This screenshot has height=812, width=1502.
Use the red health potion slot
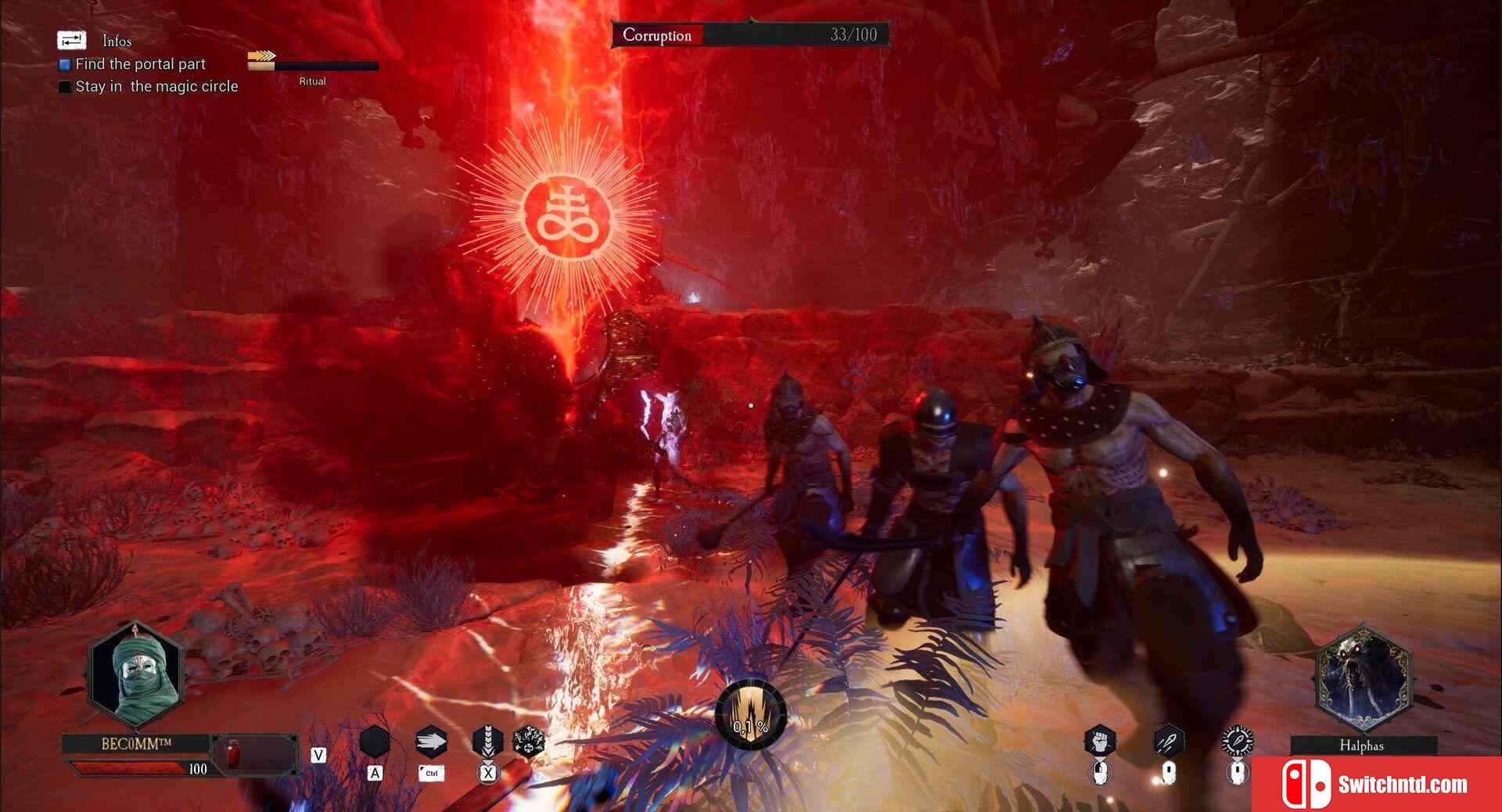[233, 754]
